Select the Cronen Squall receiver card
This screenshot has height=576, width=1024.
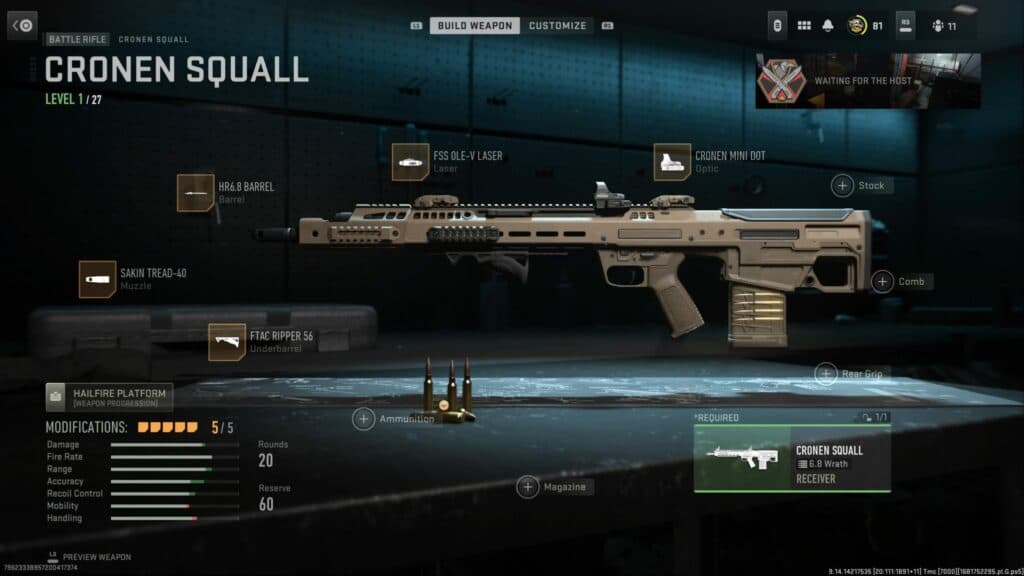[x=792, y=459]
